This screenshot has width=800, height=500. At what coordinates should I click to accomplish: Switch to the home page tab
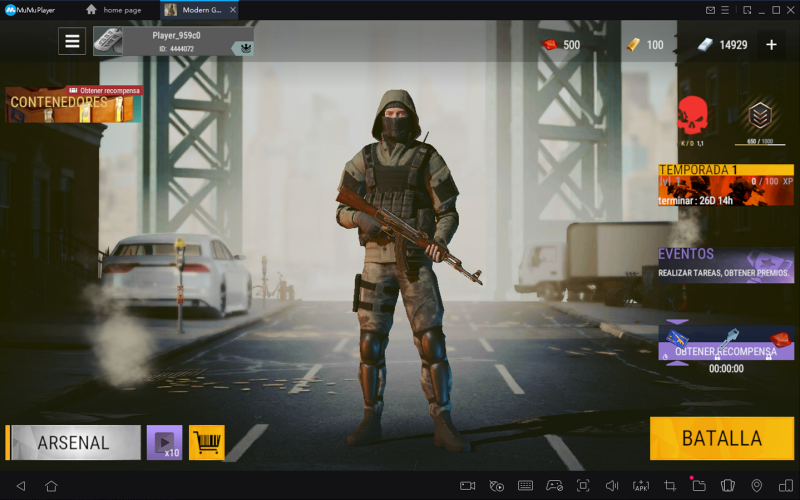tap(118, 10)
